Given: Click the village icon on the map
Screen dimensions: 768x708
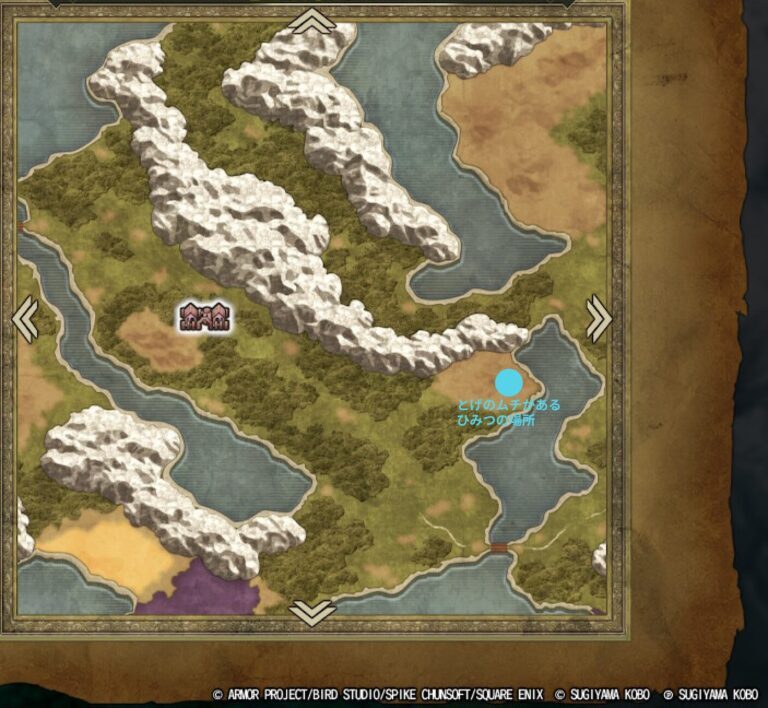Looking at the screenshot, I should tap(205, 318).
